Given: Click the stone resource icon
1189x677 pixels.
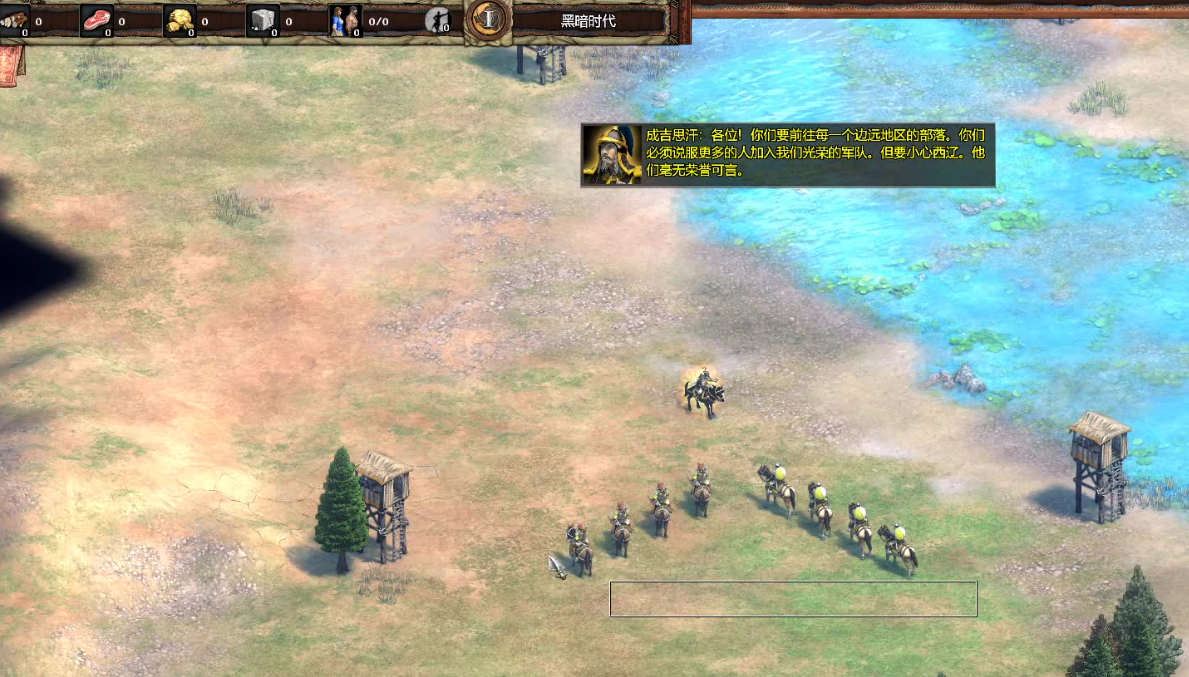Looking at the screenshot, I should tap(262, 20).
